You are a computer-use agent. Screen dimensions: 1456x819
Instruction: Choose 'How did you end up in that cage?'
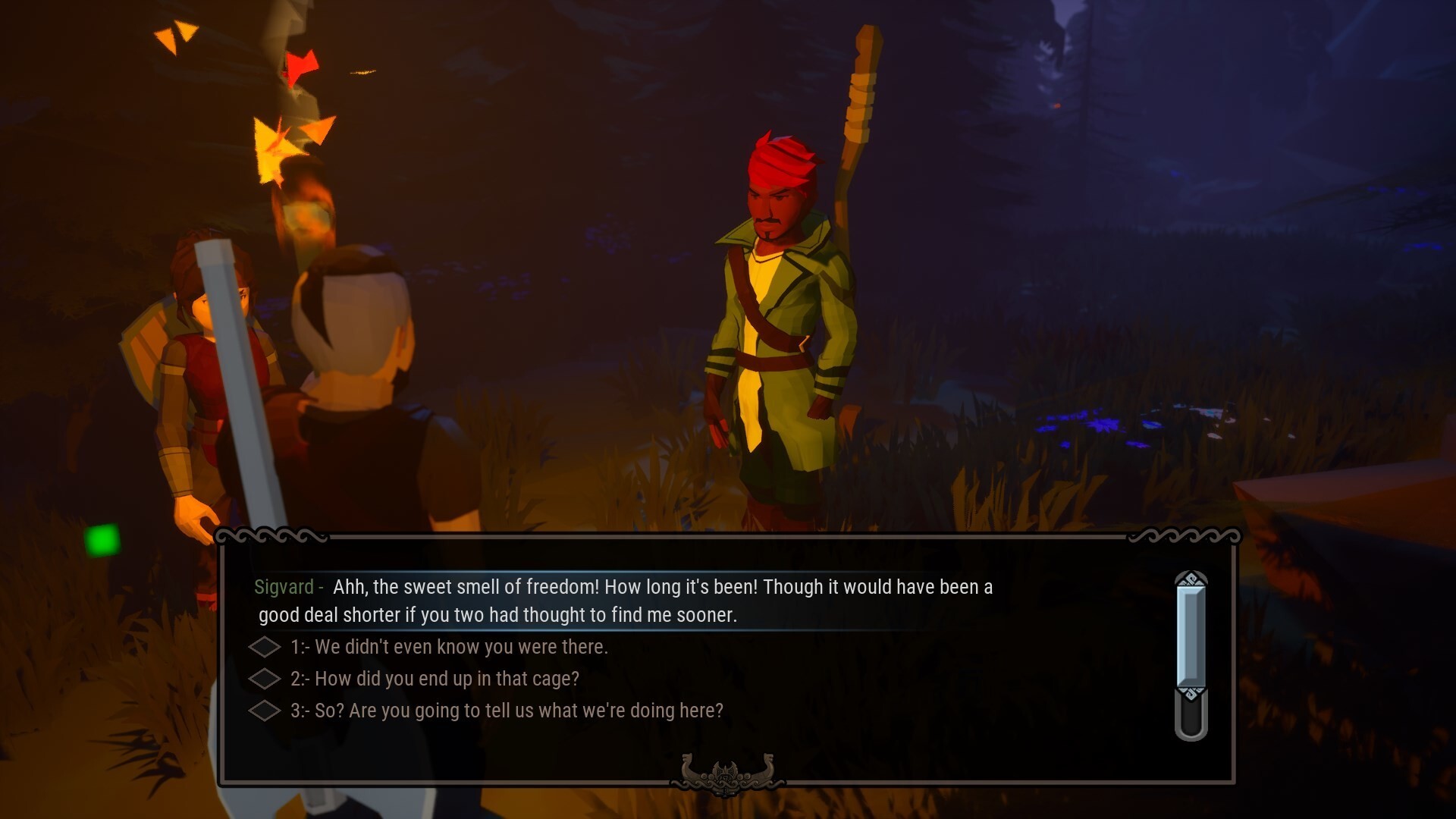(x=446, y=679)
